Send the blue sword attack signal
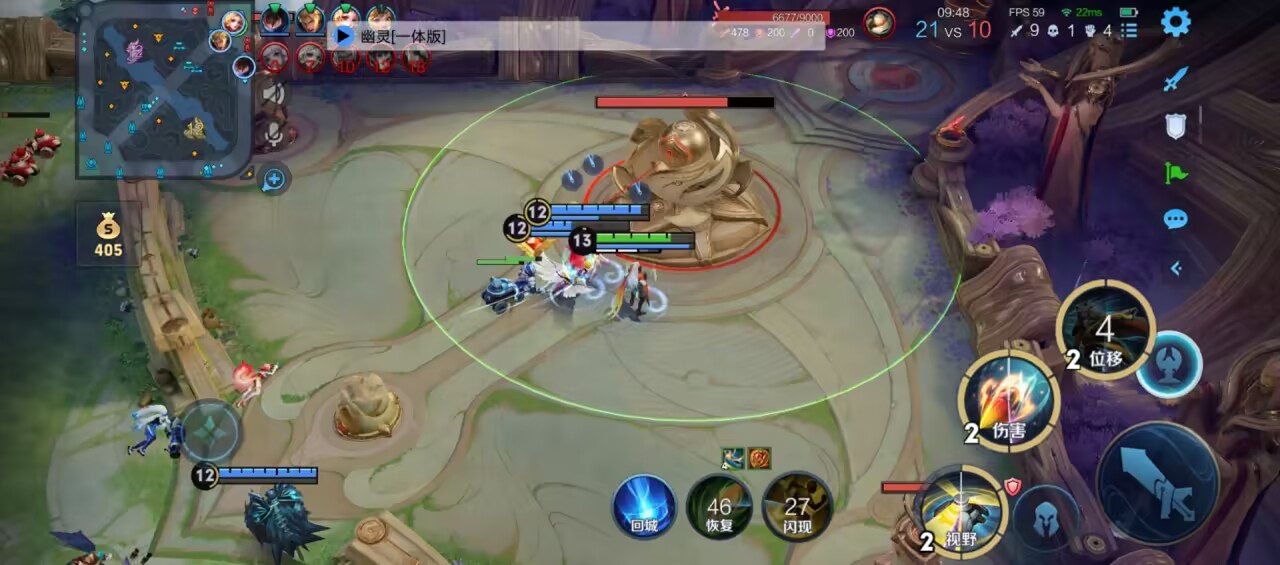Screen dimensions: 1280x565 (1175, 79)
